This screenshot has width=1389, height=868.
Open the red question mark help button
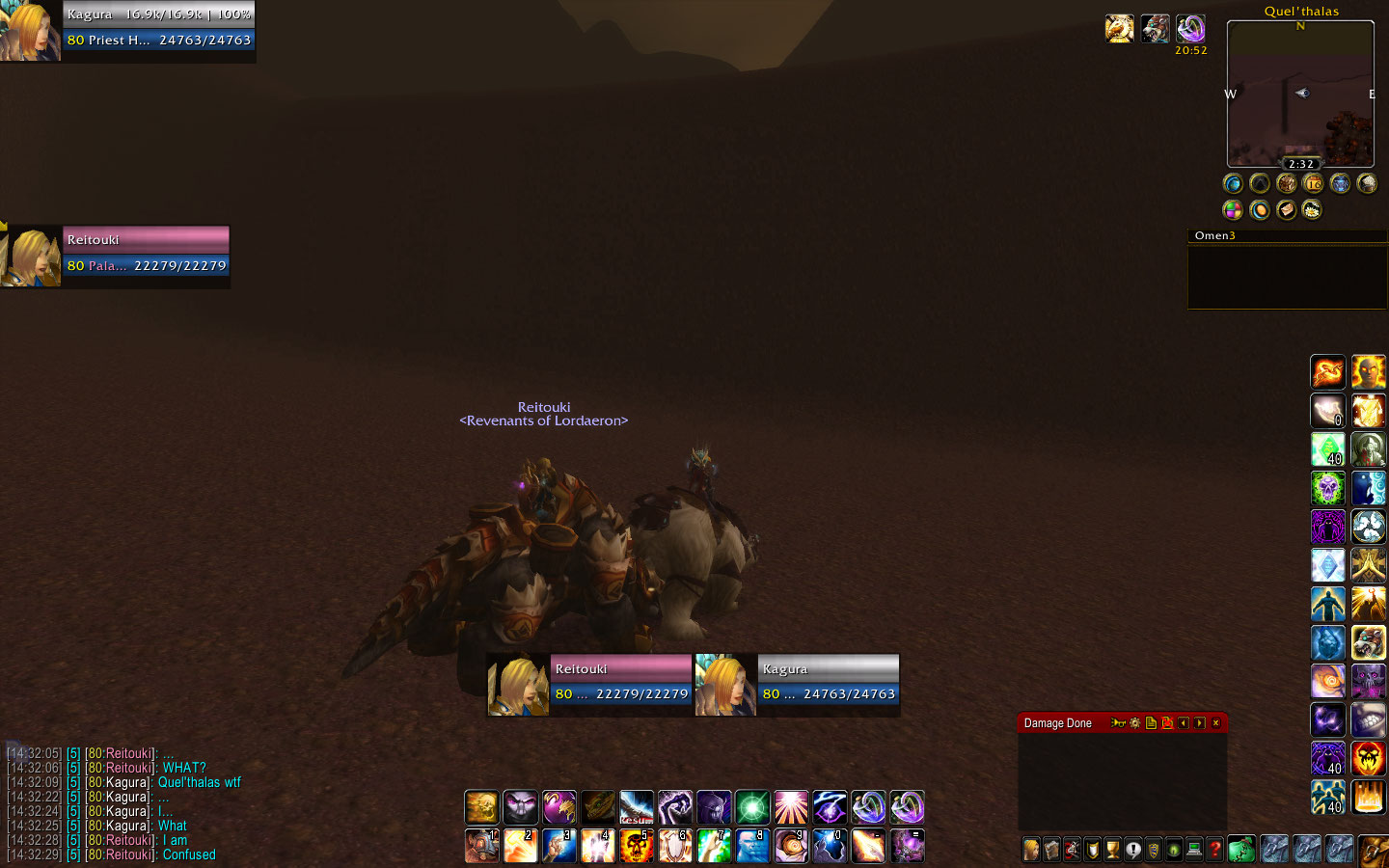pos(1215,850)
